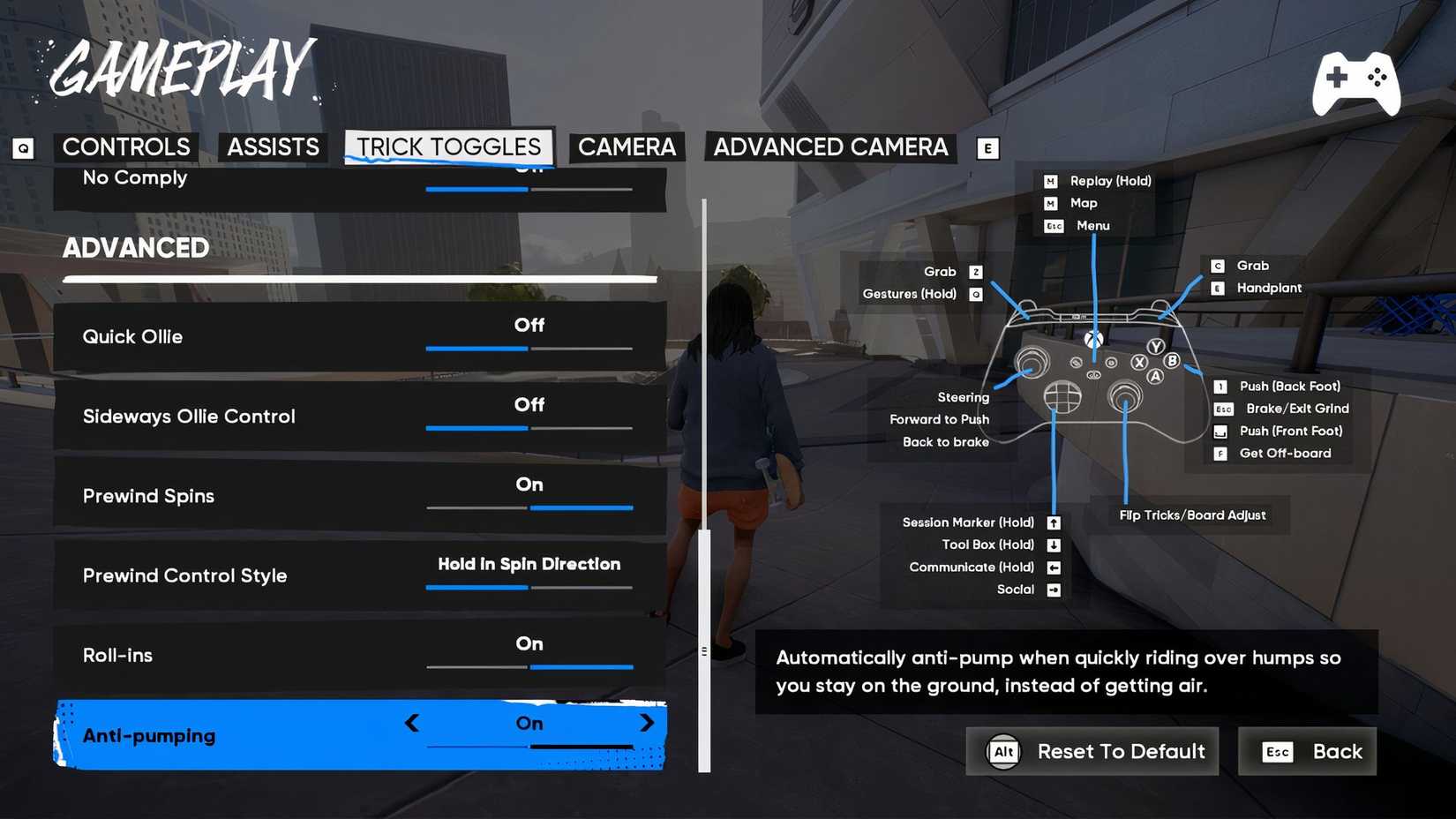The width and height of the screenshot is (1456, 819).
Task: Click the right arrow on Anti-pumping
Action: (x=647, y=723)
